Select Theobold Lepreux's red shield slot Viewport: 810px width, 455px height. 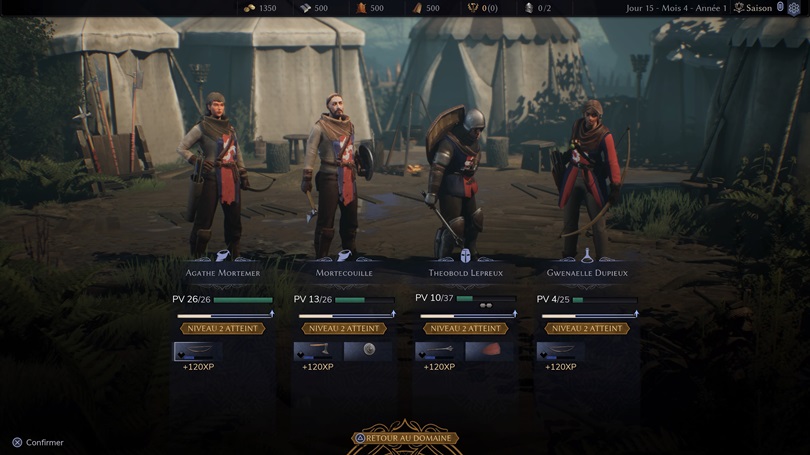pyautogui.click(x=489, y=351)
